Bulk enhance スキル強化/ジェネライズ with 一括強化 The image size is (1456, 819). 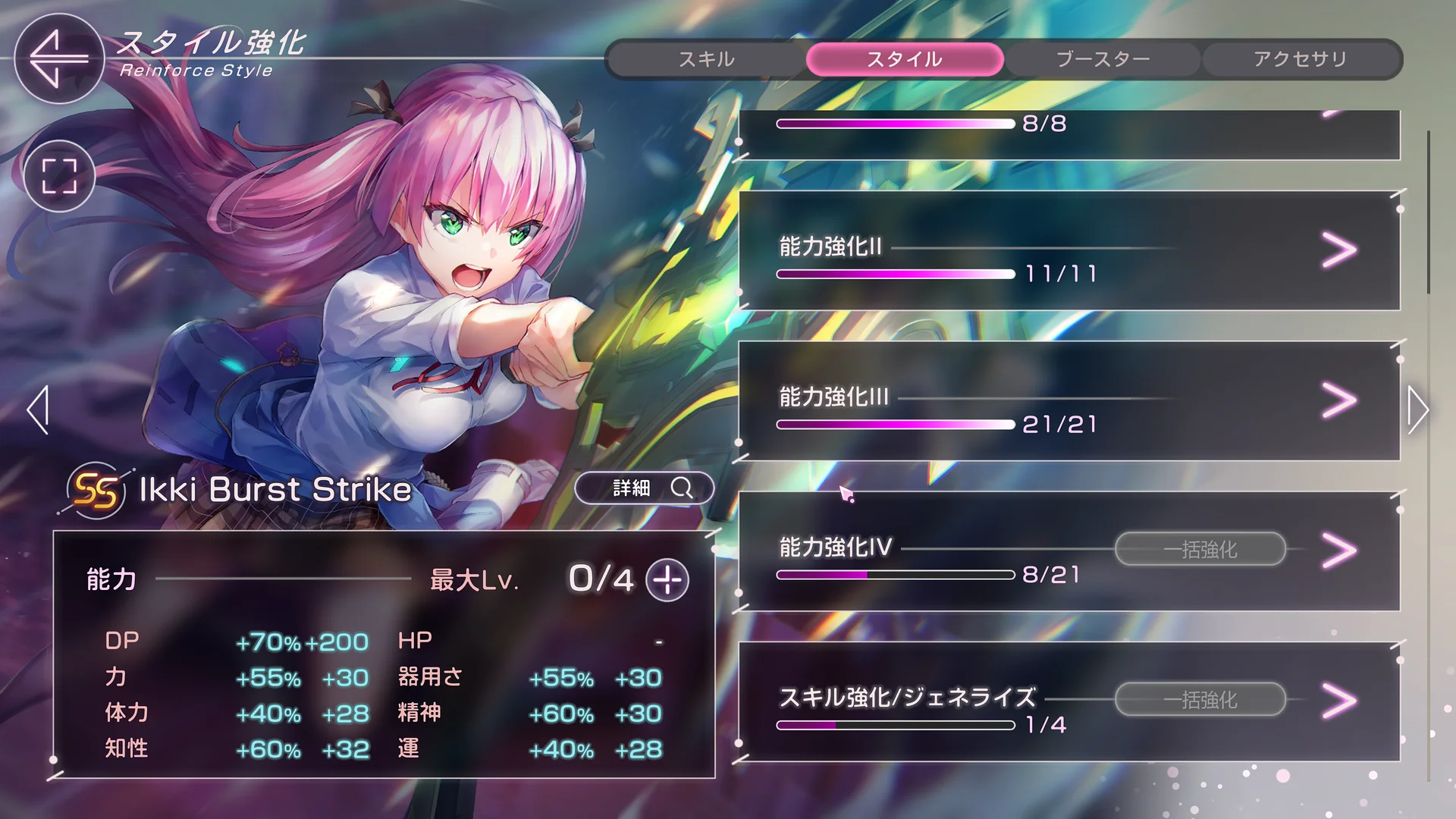(1200, 699)
